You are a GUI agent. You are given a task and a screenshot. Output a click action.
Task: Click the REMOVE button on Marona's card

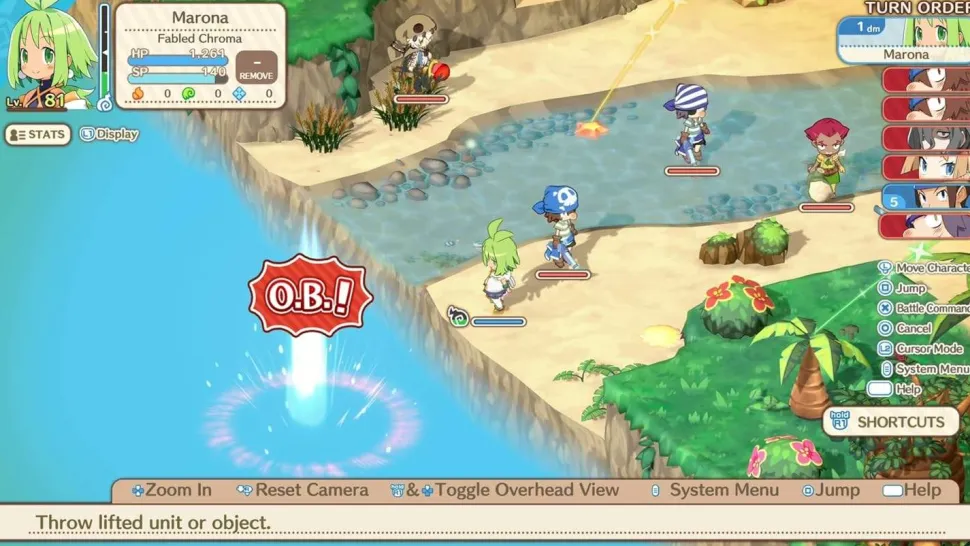(256, 69)
